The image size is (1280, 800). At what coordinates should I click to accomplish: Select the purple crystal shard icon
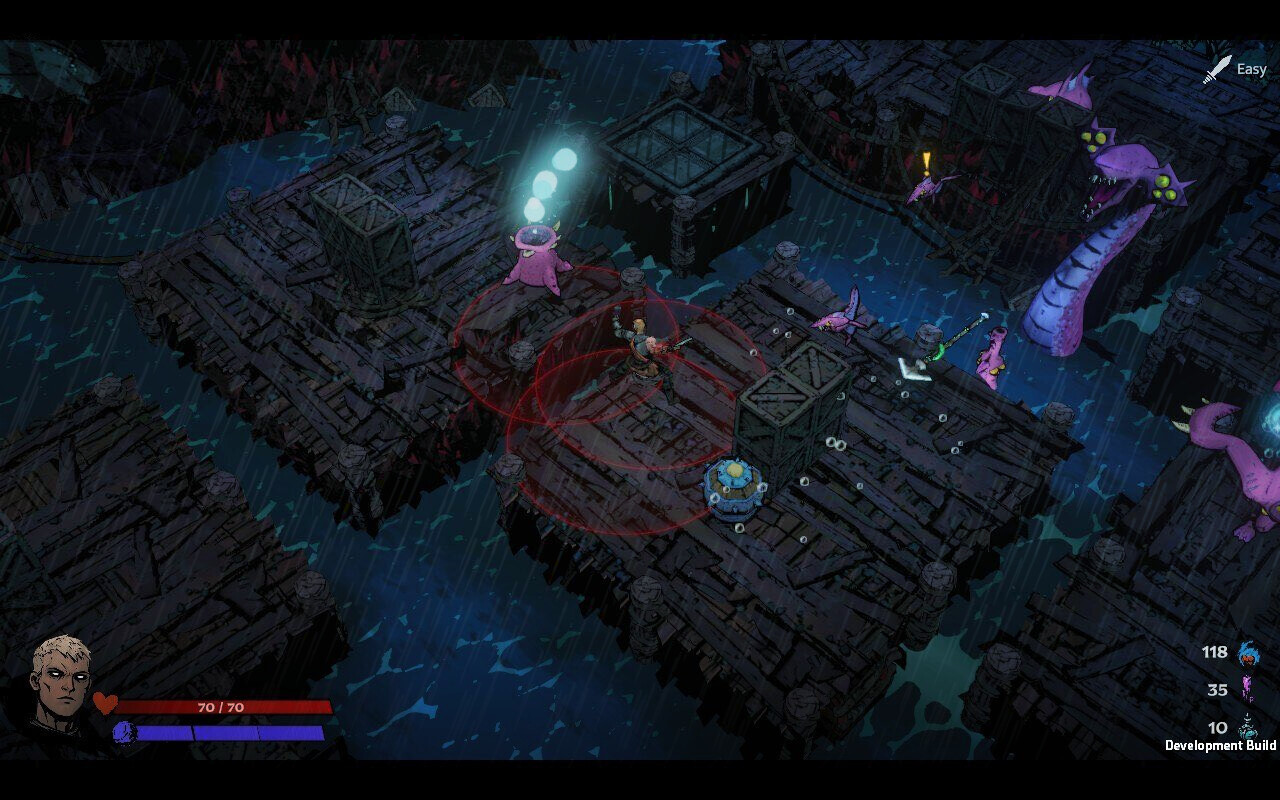pyautogui.click(x=1246, y=690)
